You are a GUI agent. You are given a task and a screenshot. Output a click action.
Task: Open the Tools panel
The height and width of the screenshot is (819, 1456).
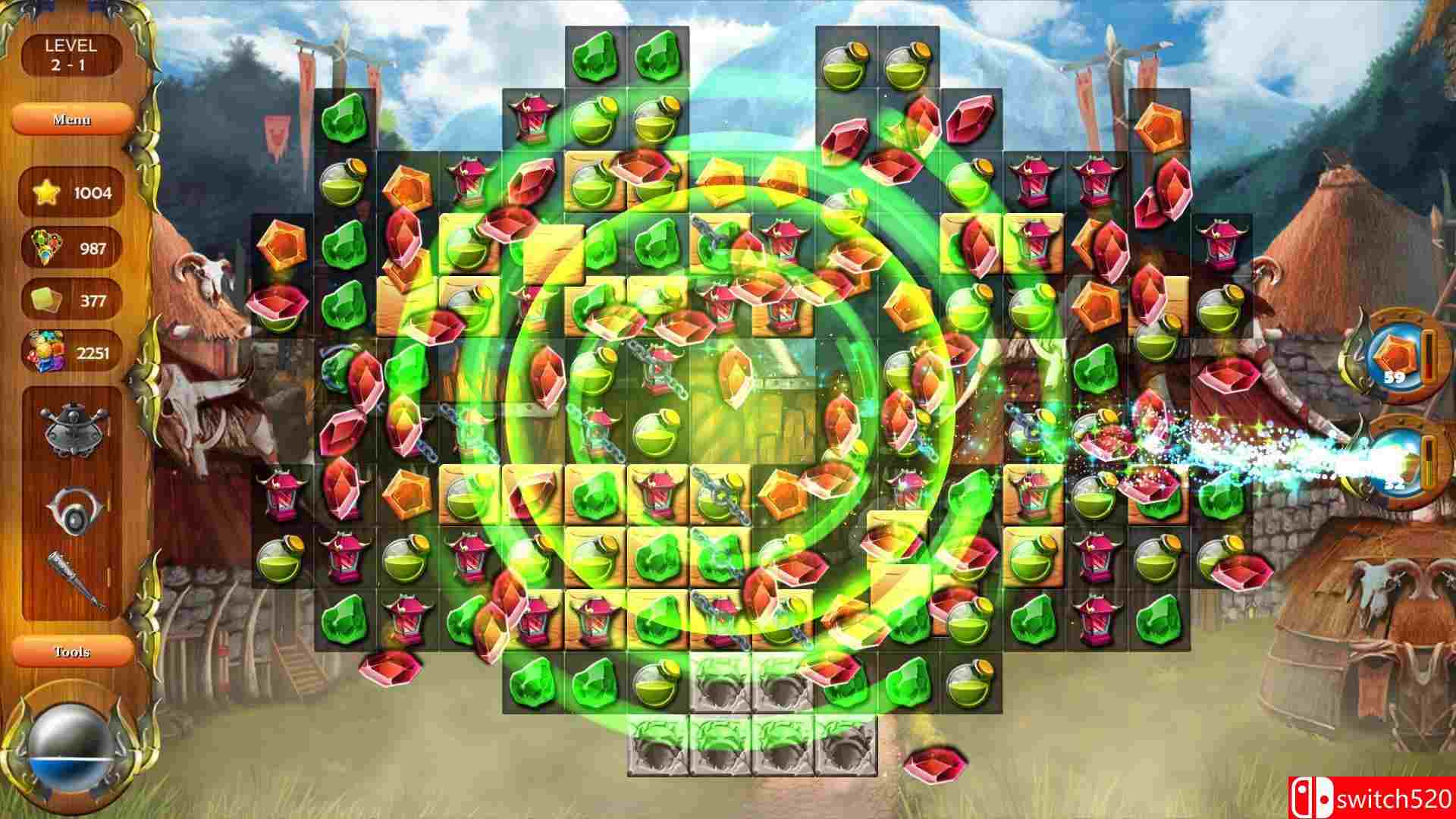click(74, 651)
